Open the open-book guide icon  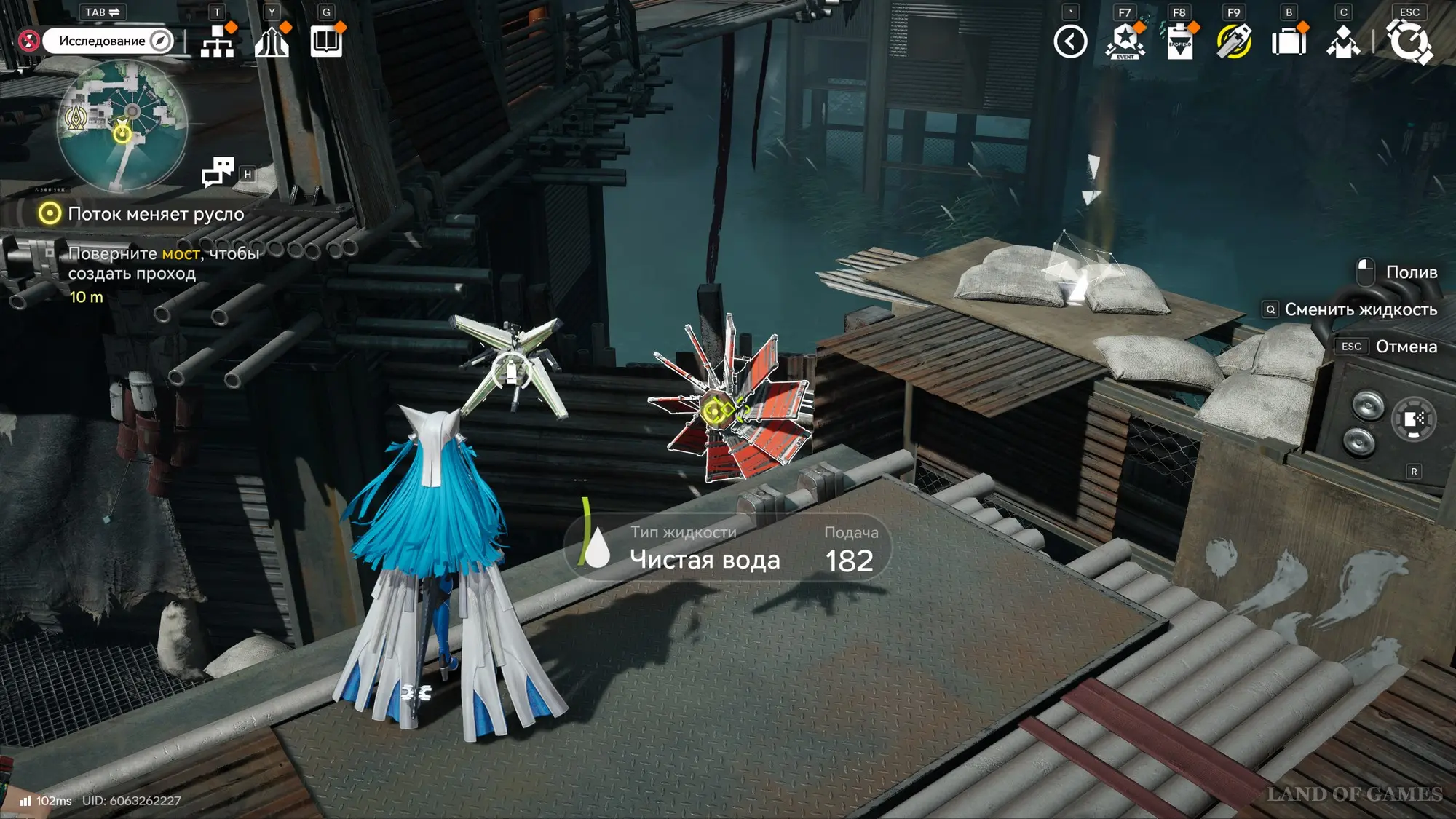(326, 41)
